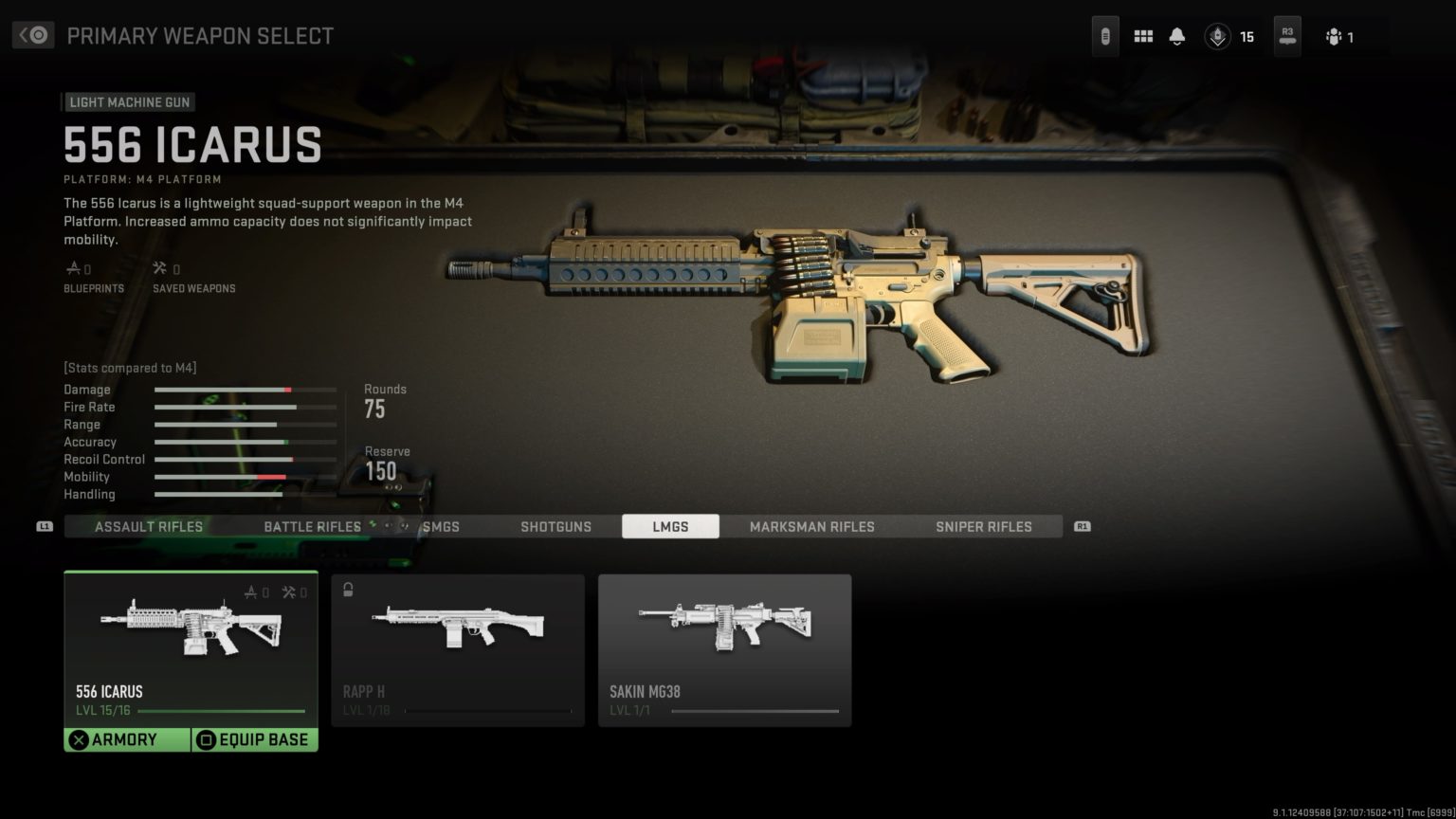The image size is (1456, 819).
Task: Select the 556 Icarus weapon card
Action: click(x=190, y=645)
